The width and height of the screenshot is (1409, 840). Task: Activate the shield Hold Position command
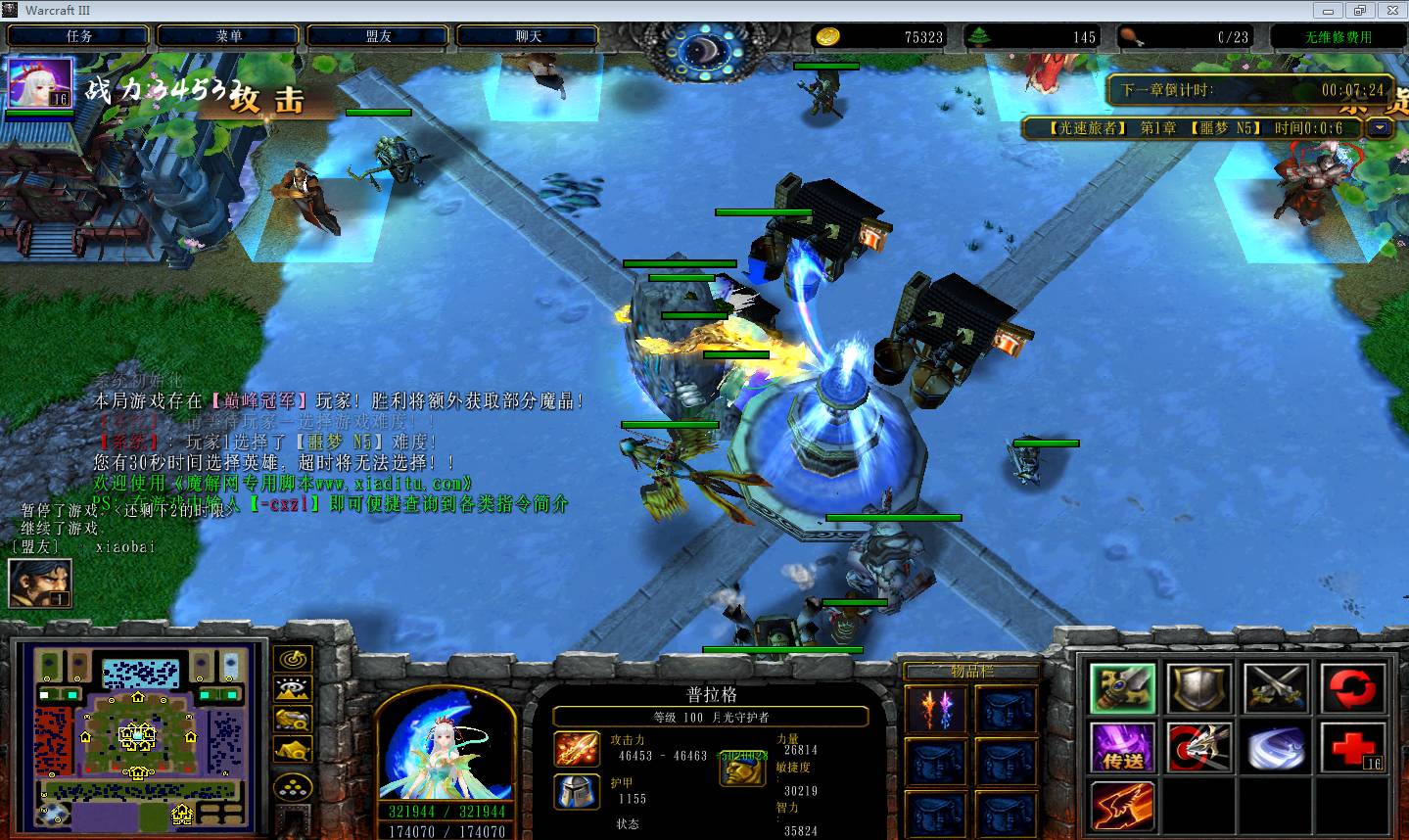[1199, 688]
